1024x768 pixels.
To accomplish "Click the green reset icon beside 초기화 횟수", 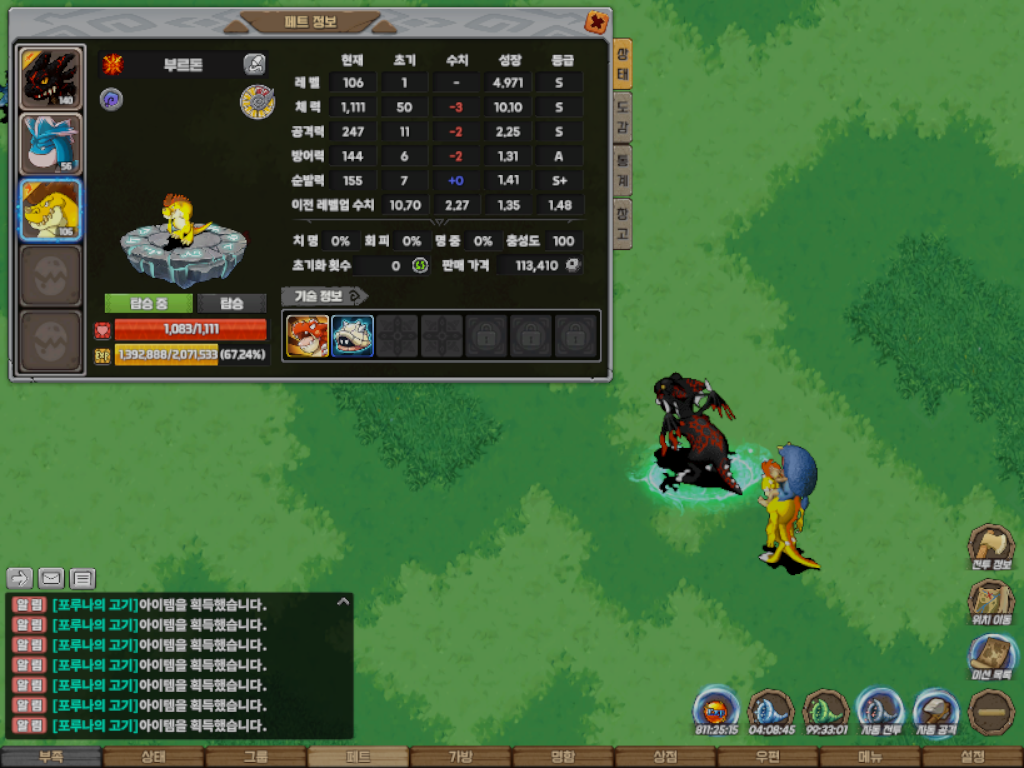I will click(x=420, y=266).
